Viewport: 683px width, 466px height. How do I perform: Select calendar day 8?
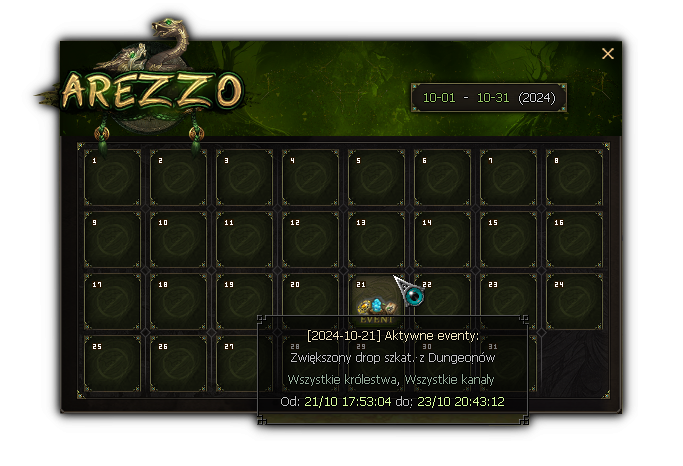[574, 177]
